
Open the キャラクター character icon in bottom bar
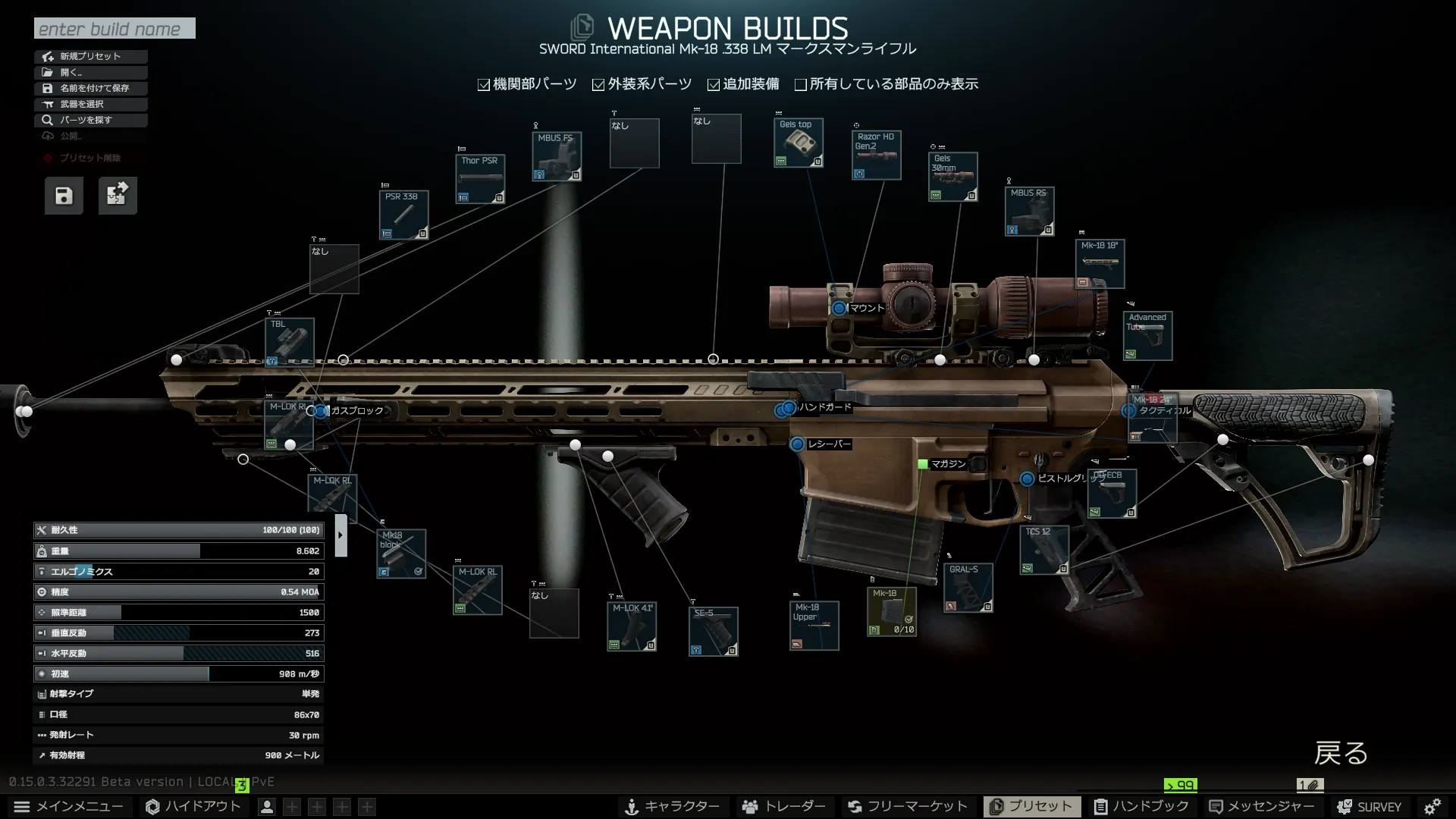(x=631, y=806)
